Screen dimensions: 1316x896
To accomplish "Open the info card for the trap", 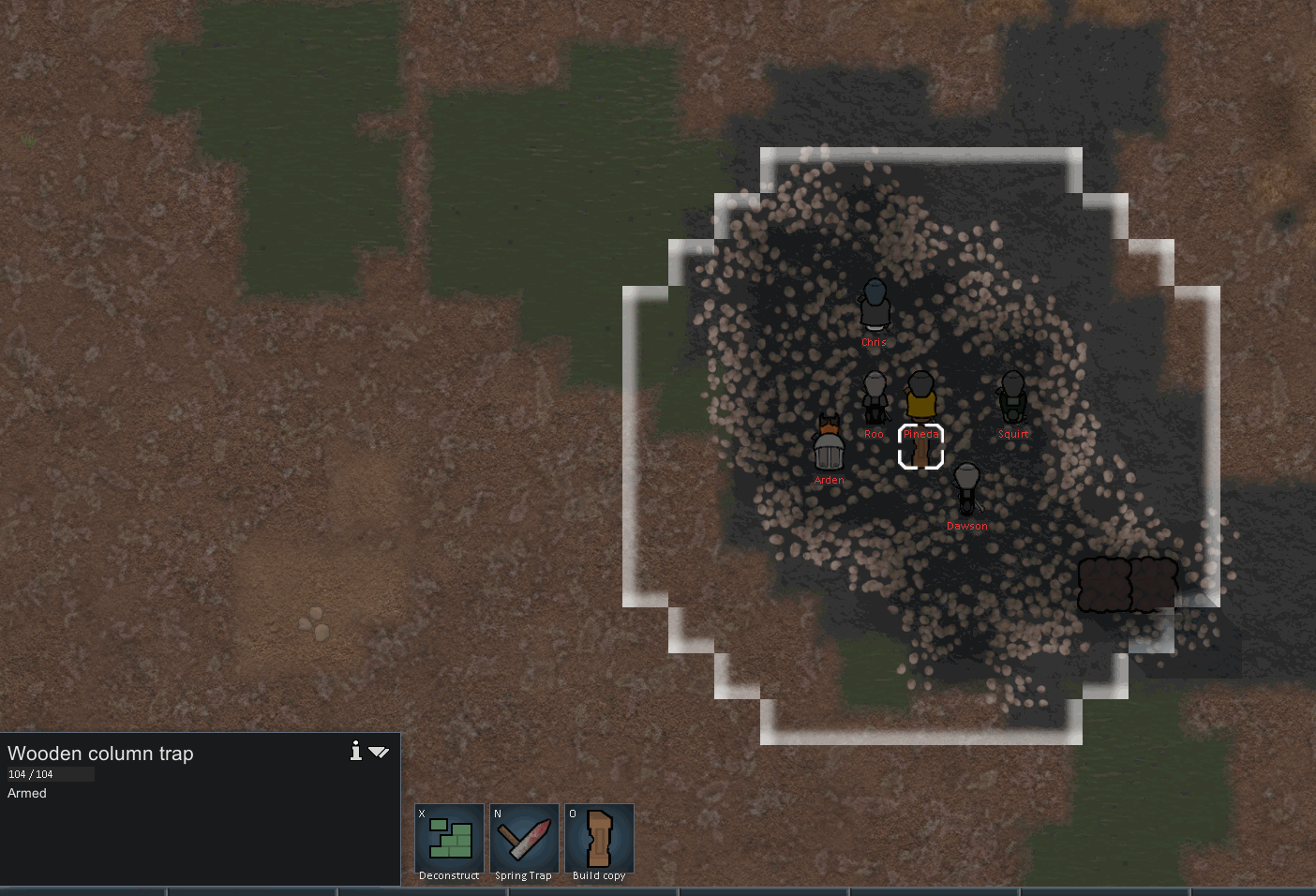I will [x=356, y=751].
